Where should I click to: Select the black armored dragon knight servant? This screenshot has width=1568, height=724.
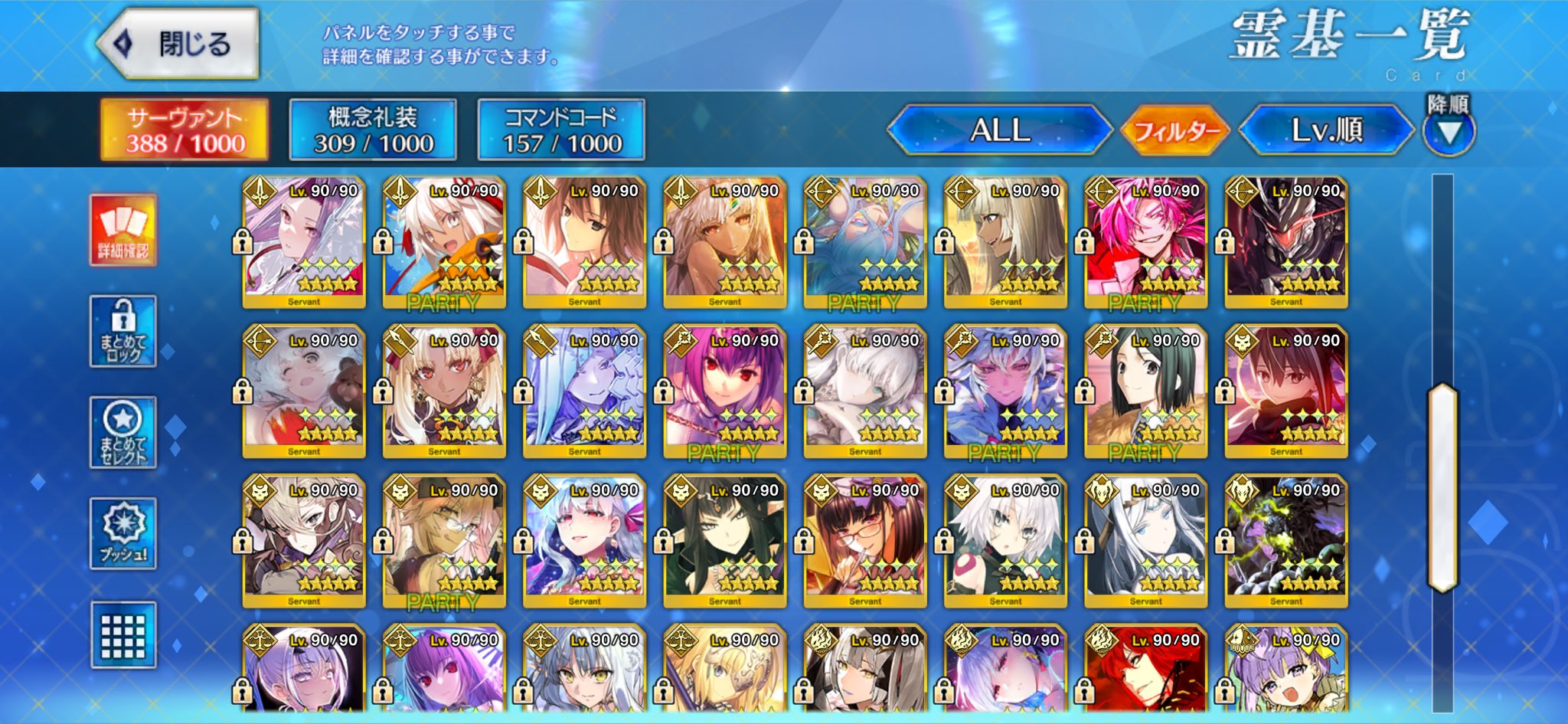tap(1286, 242)
